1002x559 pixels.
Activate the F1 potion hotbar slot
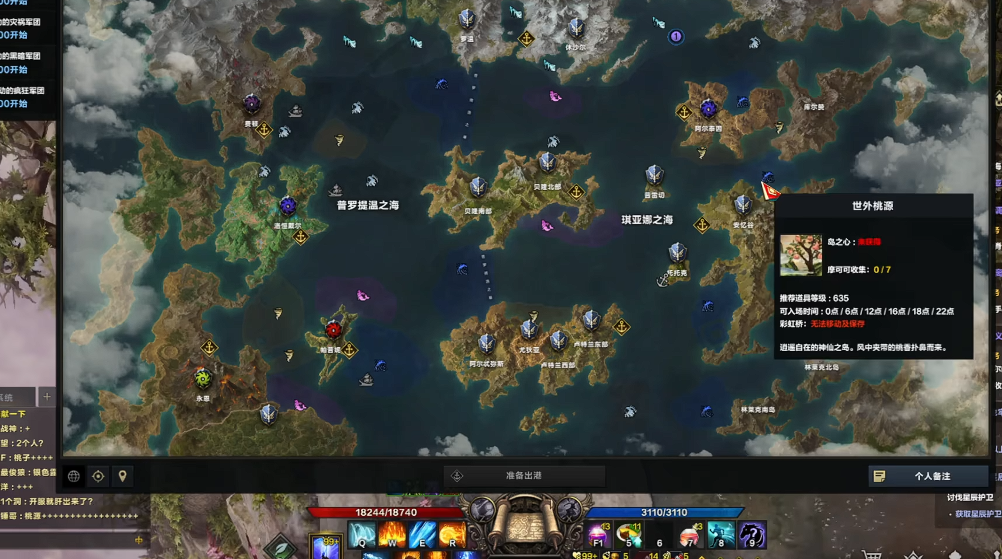click(x=598, y=535)
